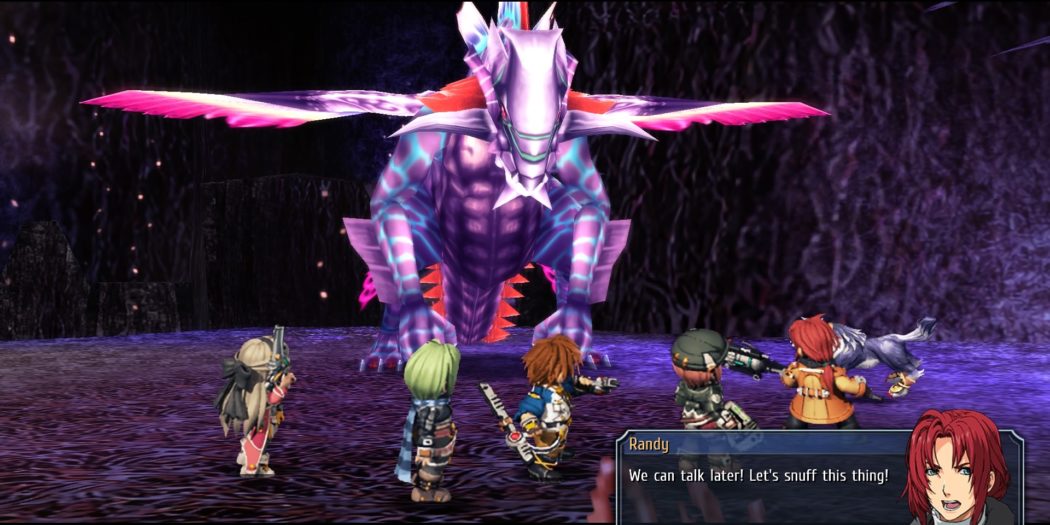This screenshot has height=525, width=1050.
Task: Advance Randy's dialogue text box
Action: 760,477
